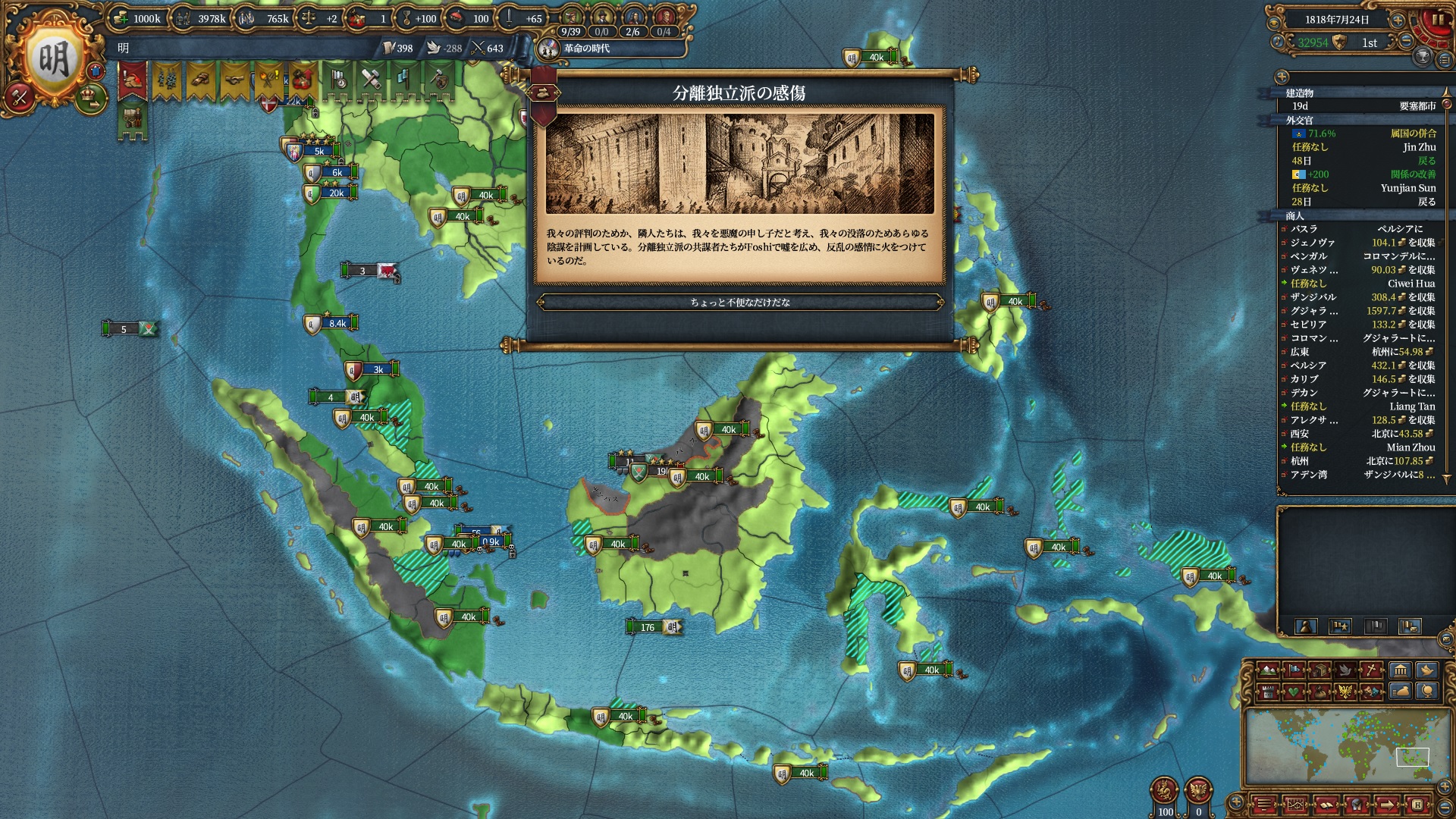Decrease game speed with the minus button

[1406, 41]
